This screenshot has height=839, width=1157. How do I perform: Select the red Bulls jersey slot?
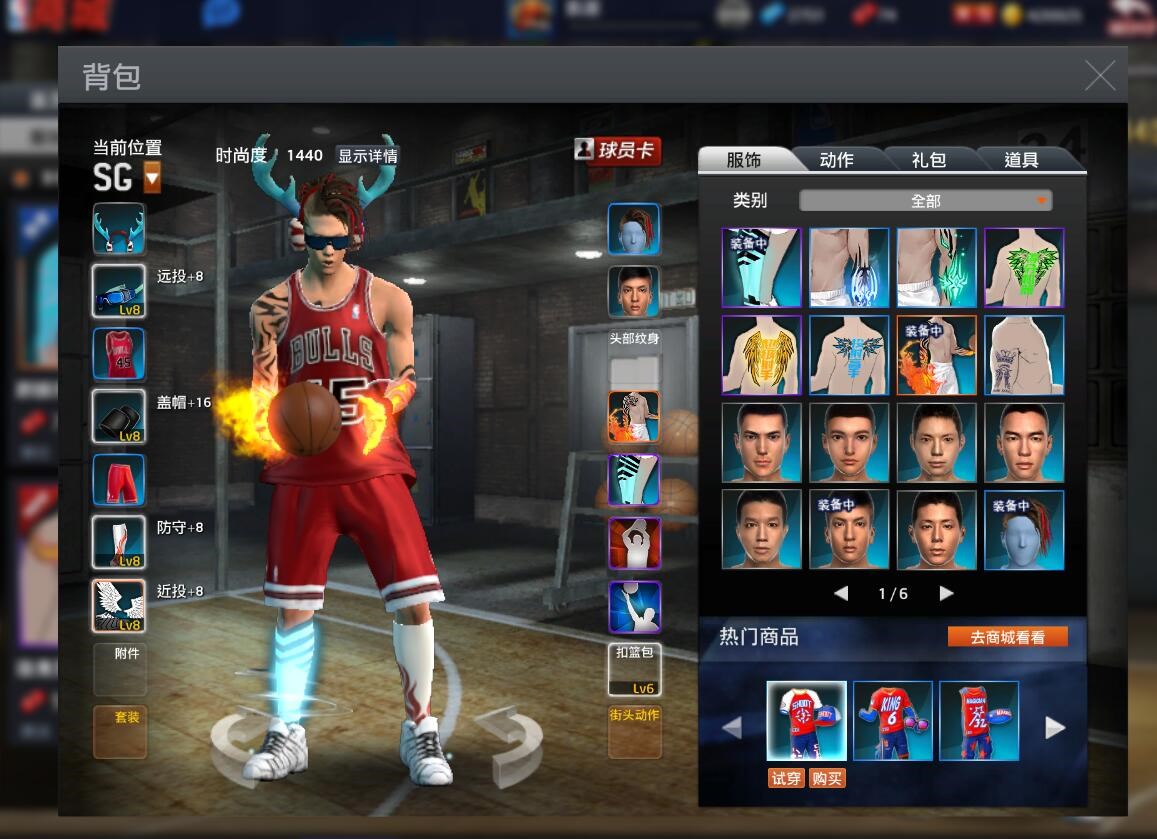(x=119, y=354)
